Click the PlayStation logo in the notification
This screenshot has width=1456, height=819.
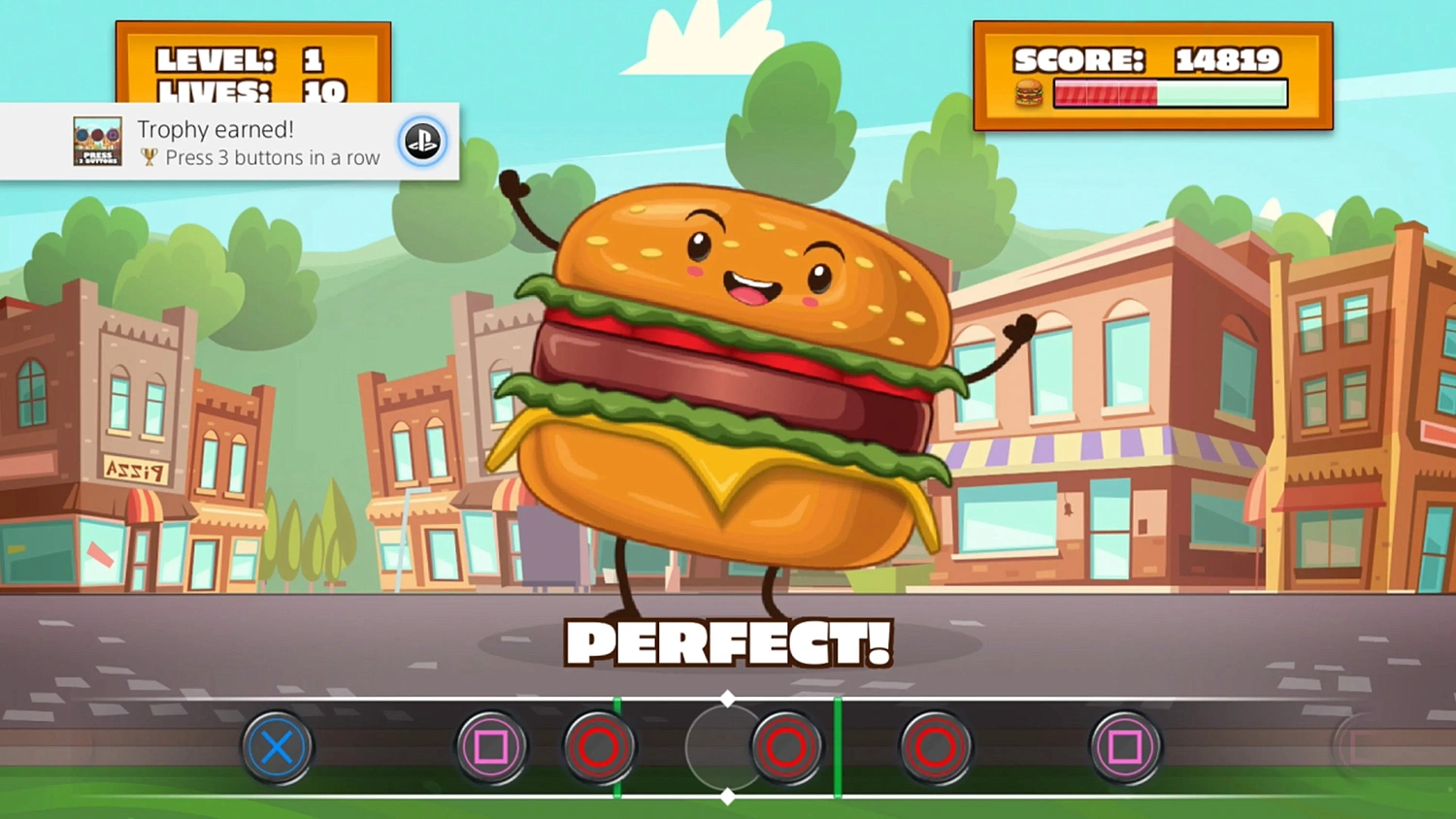[x=422, y=142]
